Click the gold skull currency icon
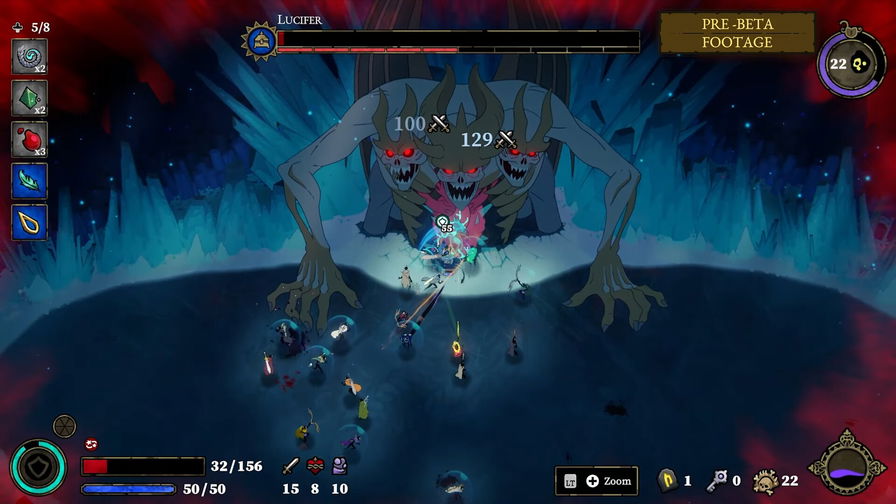Screen dimensions: 896x504 [x=766, y=481]
